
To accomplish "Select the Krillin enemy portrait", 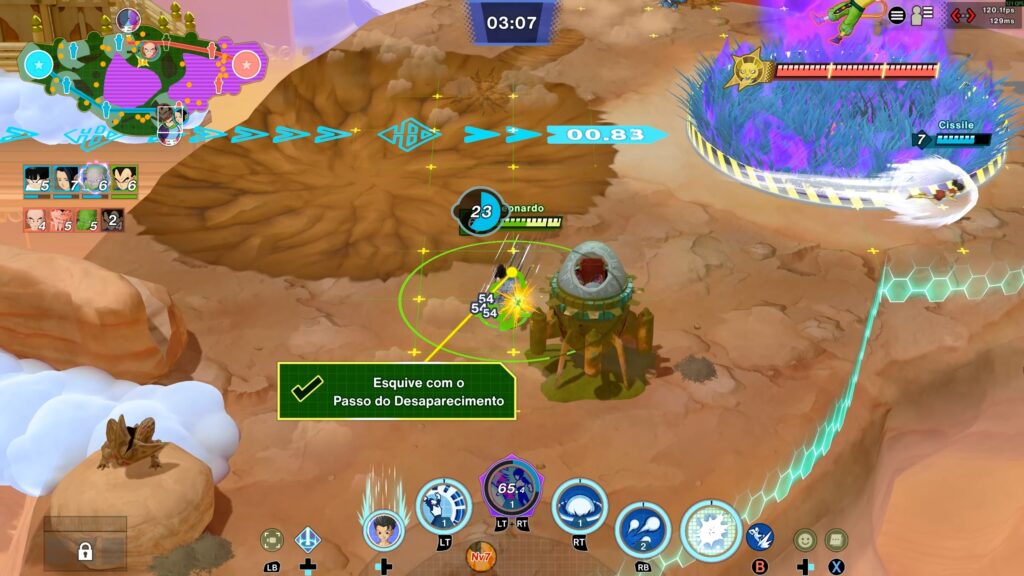I will 37,220.
